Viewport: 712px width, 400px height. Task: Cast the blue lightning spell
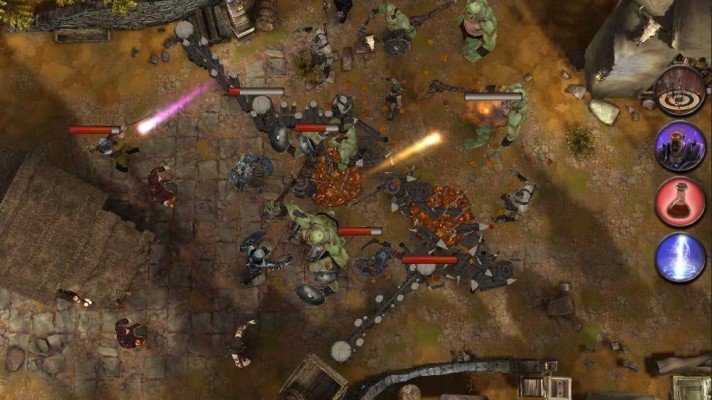coord(680,258)
